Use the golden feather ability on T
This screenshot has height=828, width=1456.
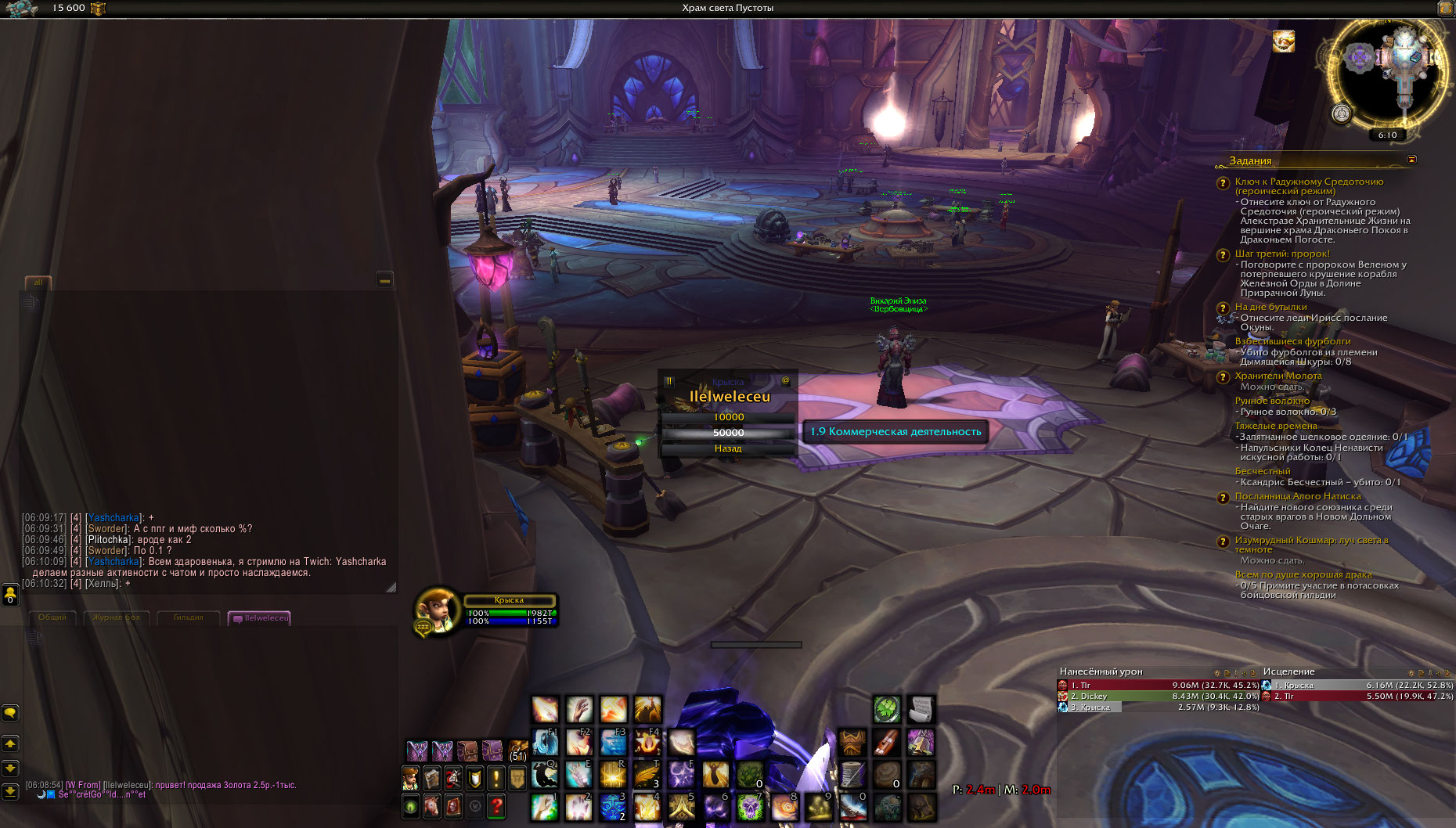647,775
